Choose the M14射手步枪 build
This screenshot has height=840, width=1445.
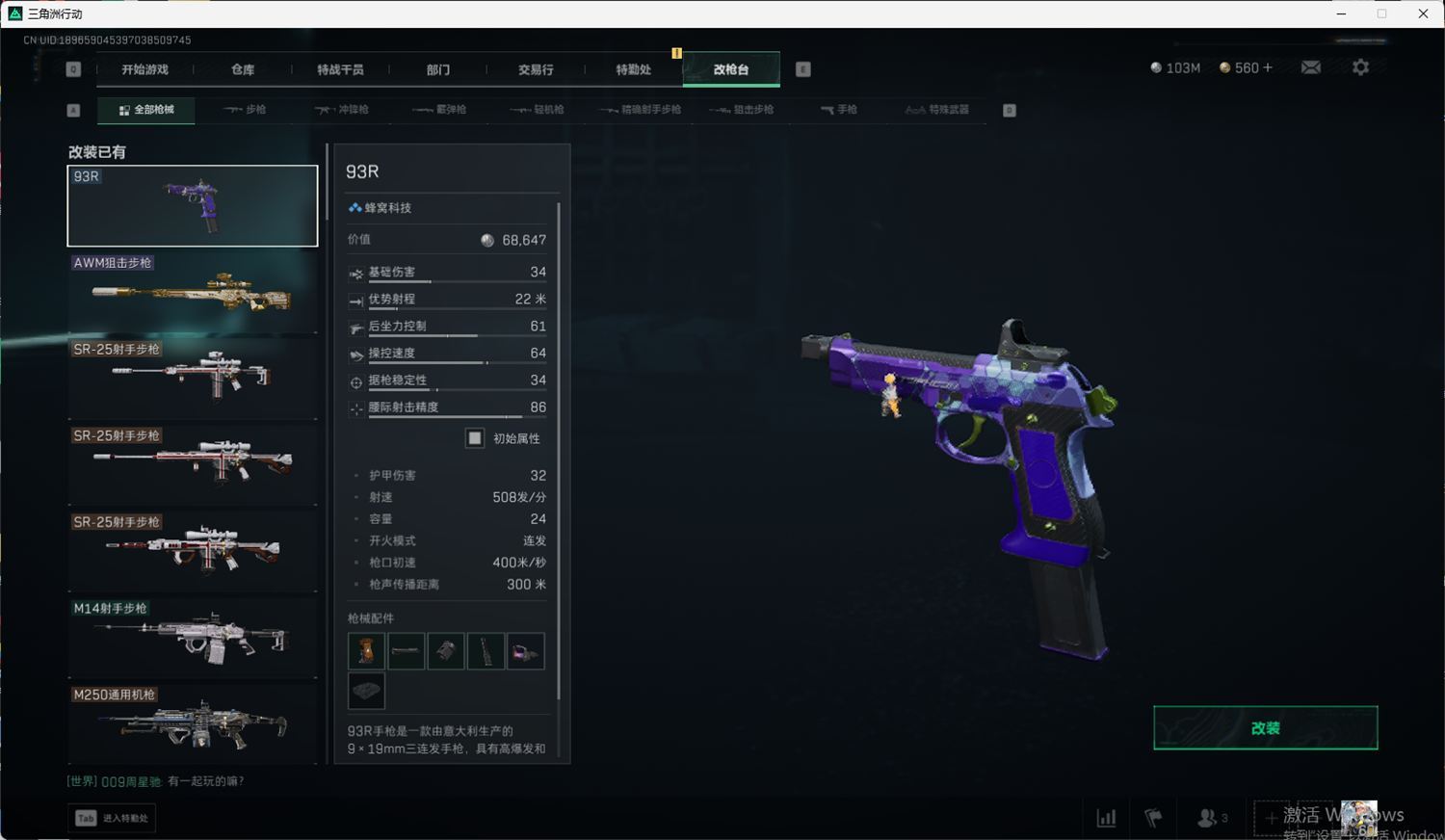(193, 638)
